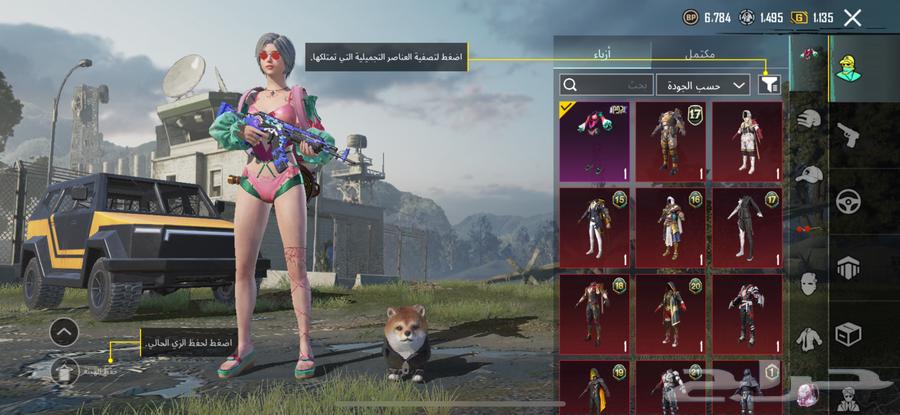The width and height of the screenshot is (900, 415).
Task: Open the supply crate box category
Action: click(x=848, y=333)
